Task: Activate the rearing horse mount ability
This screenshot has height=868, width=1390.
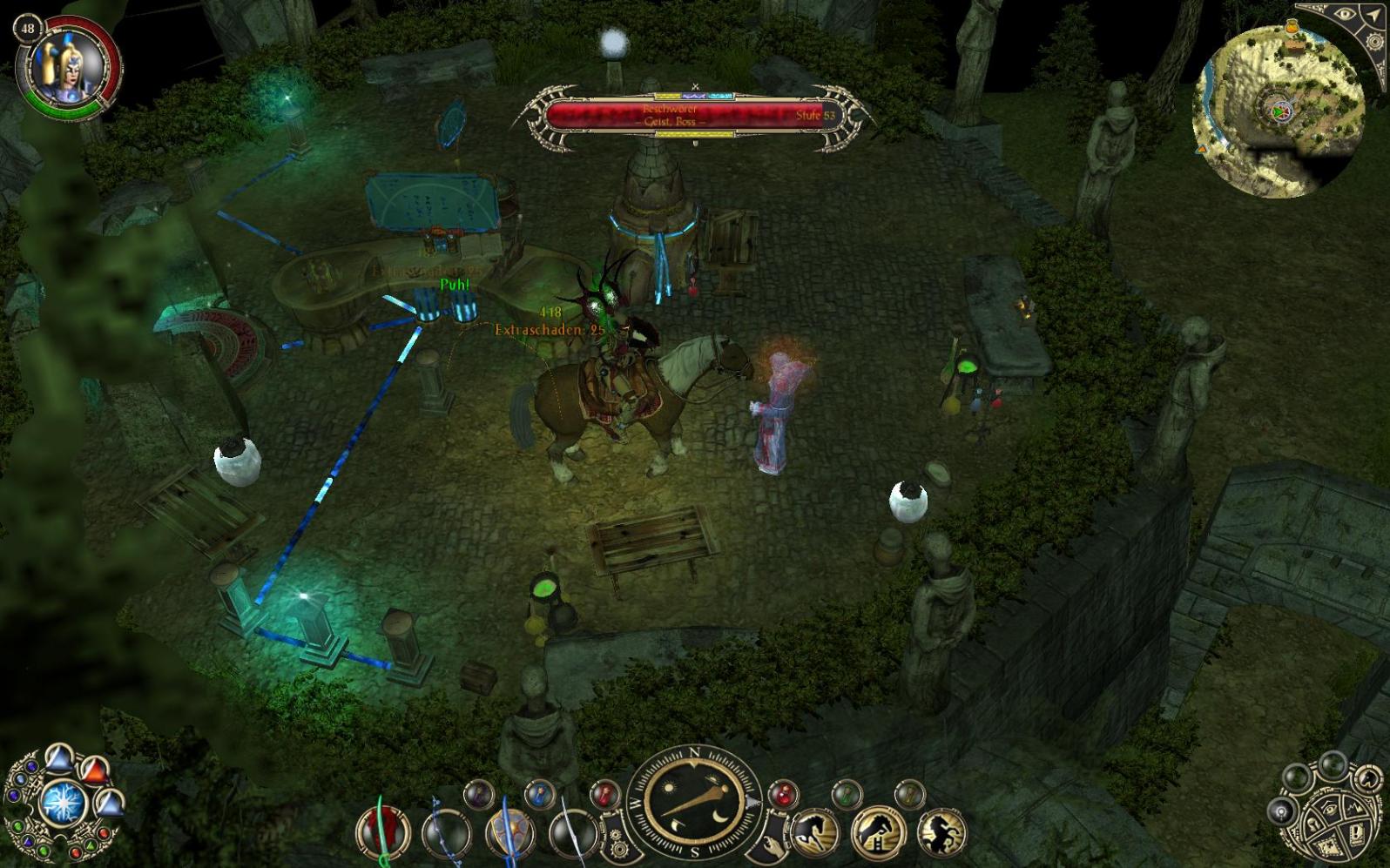Action: click(x=941, y=831)
